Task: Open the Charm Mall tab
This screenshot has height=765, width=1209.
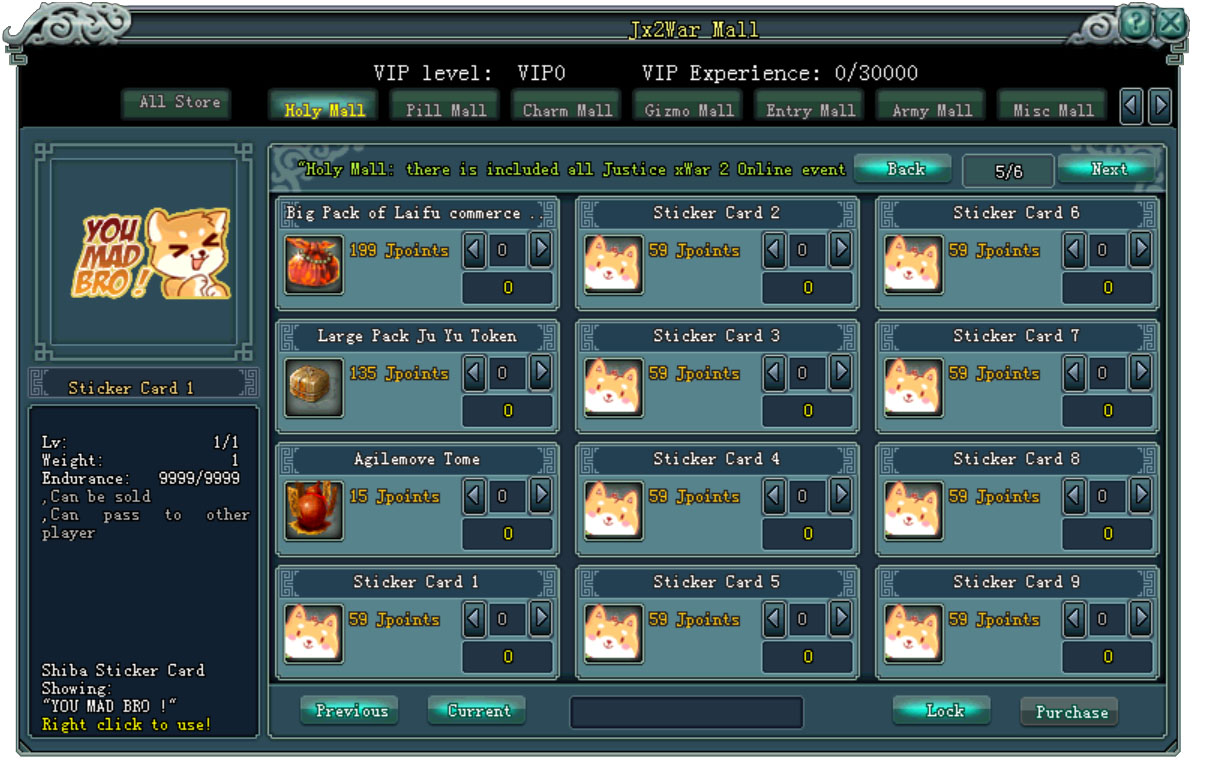Action: 567,110
